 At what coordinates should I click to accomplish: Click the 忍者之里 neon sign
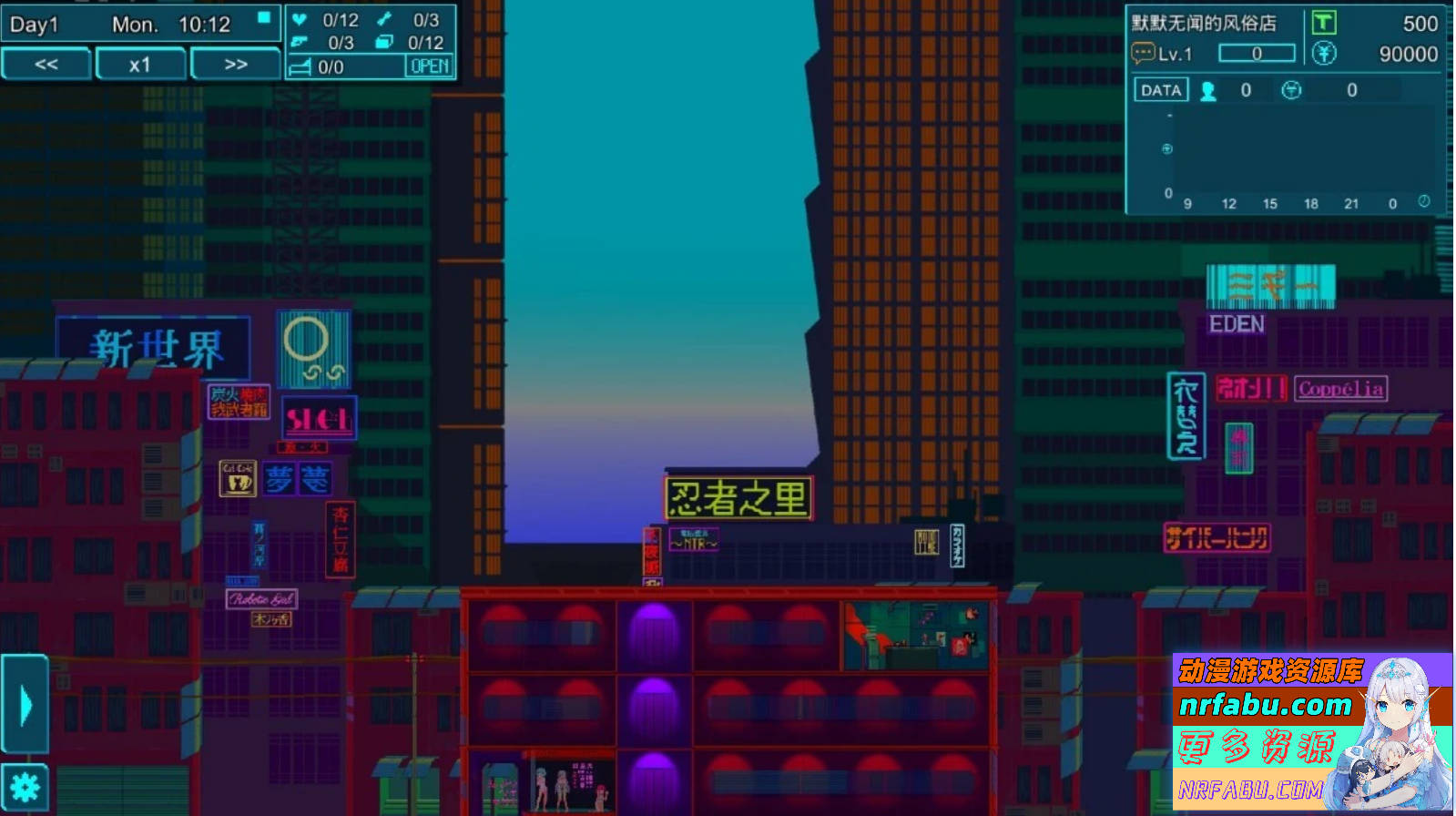tap(738, 496)
